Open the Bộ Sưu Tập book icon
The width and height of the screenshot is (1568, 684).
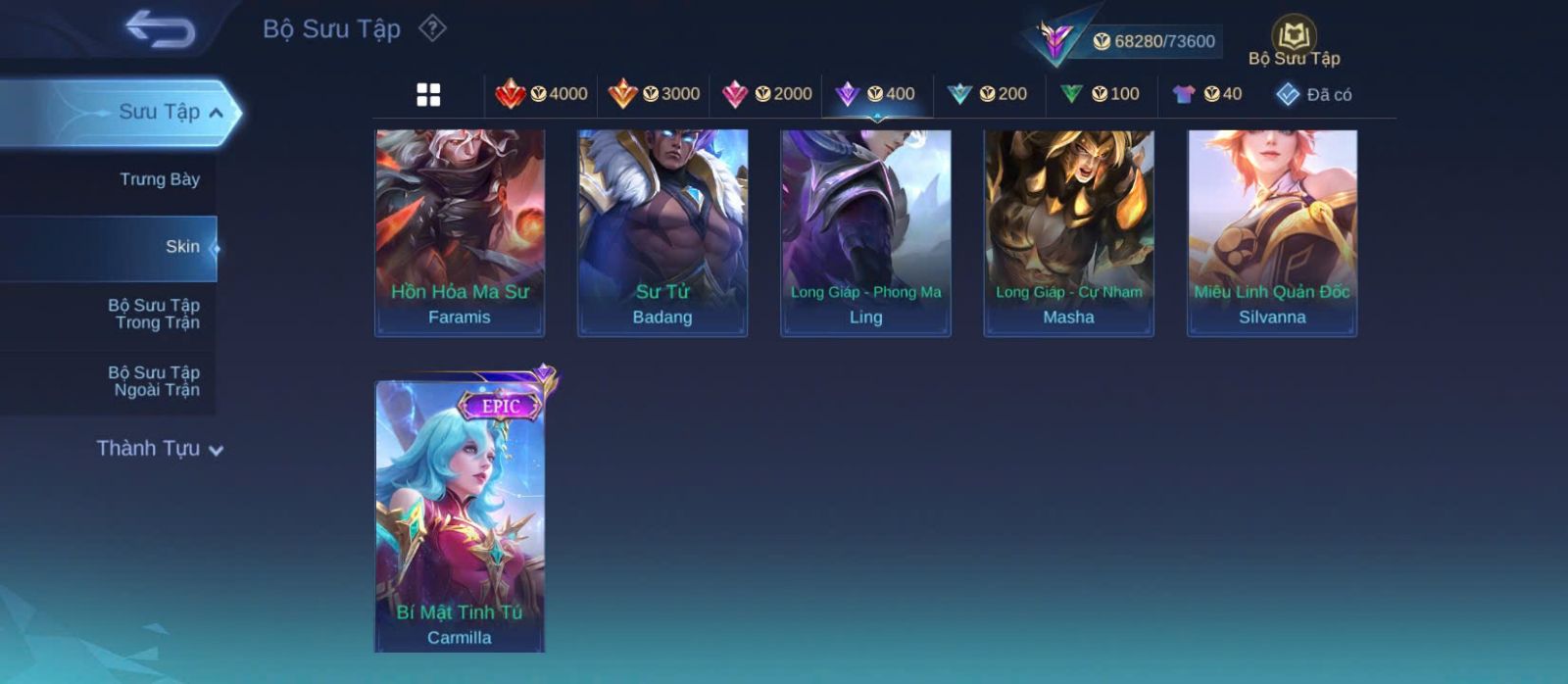tap(1294, 41)
